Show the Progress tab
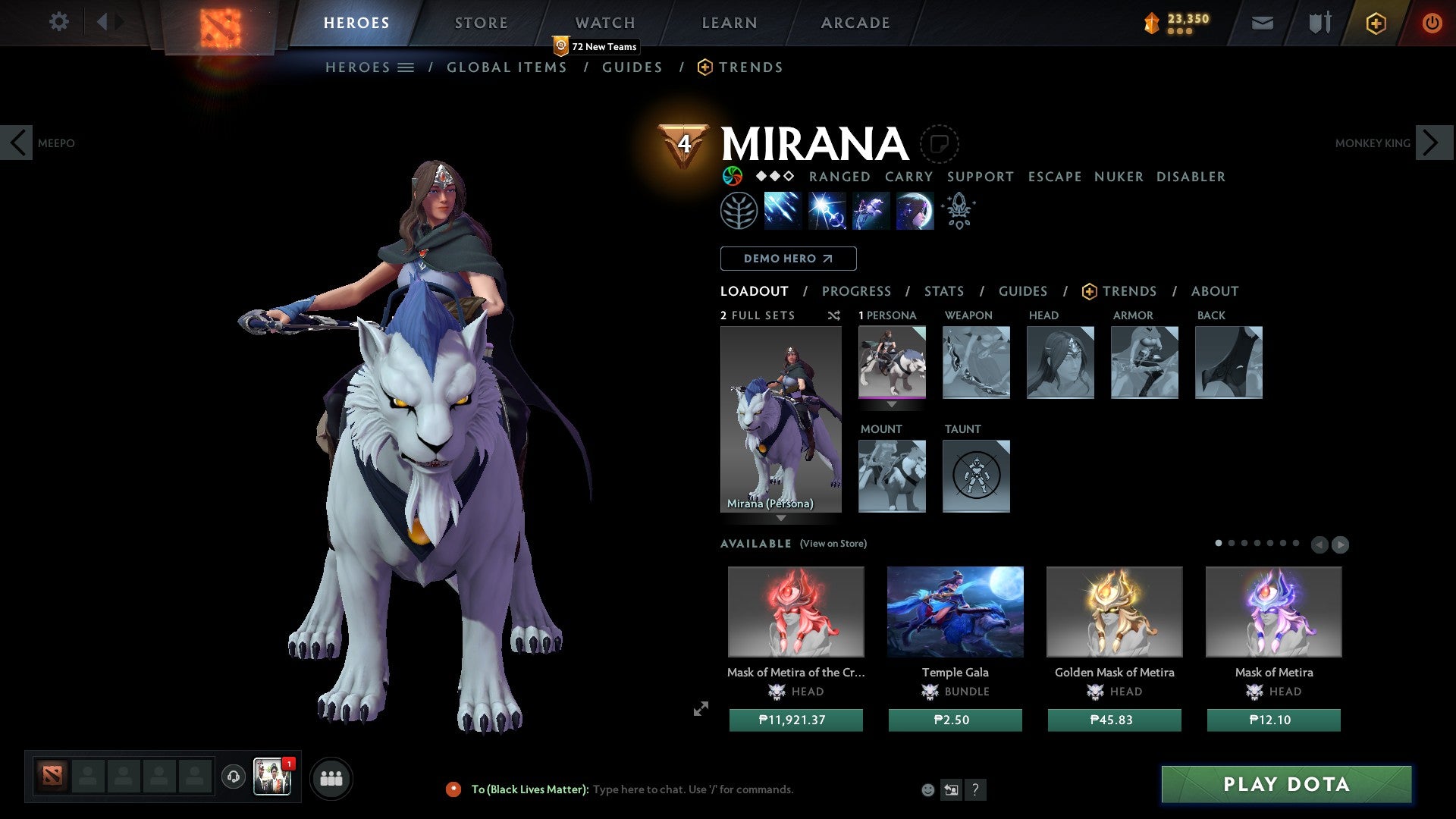Screen dimensions: 1456x819 [856, 291]
